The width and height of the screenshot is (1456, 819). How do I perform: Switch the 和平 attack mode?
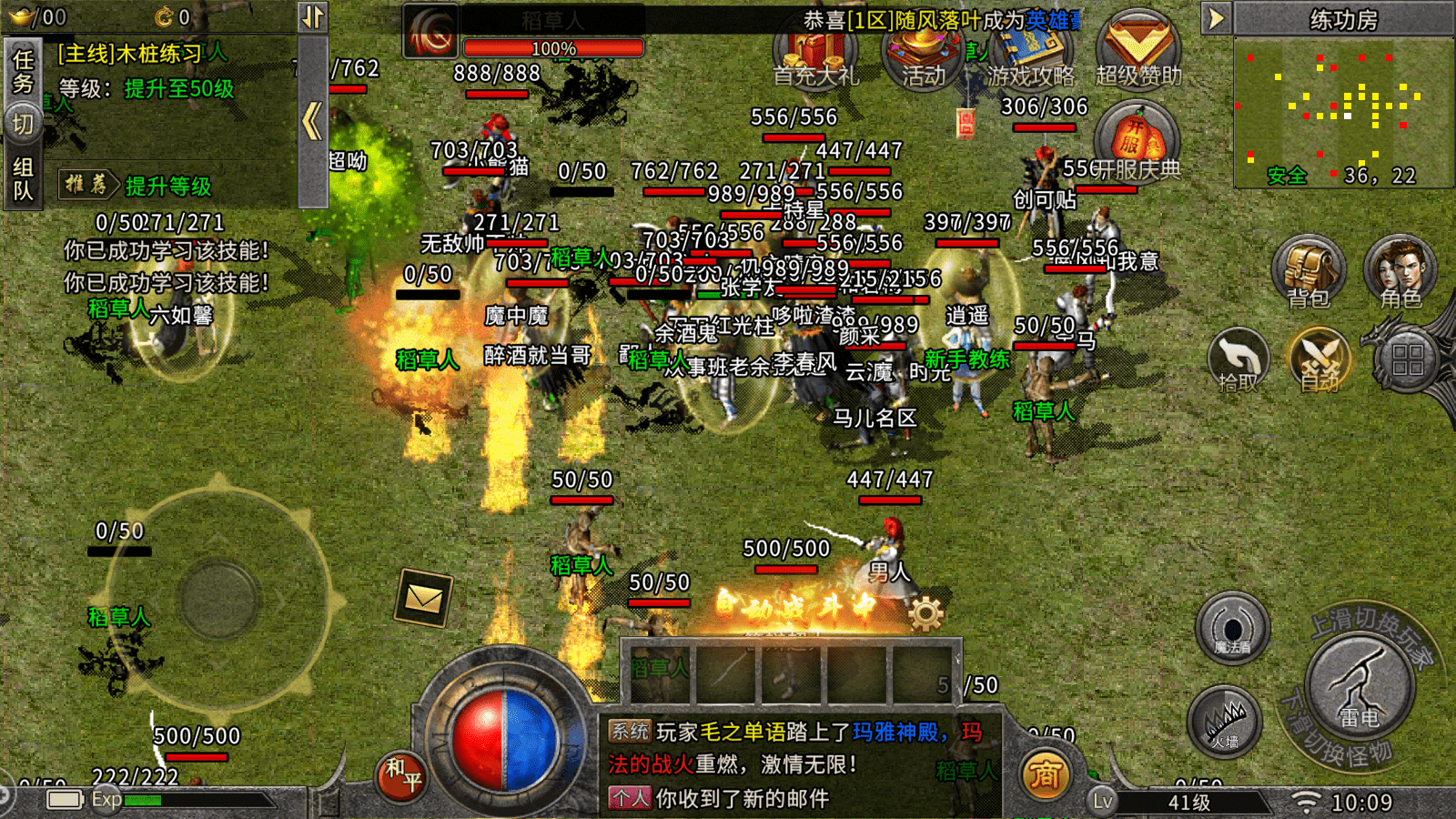402,773
